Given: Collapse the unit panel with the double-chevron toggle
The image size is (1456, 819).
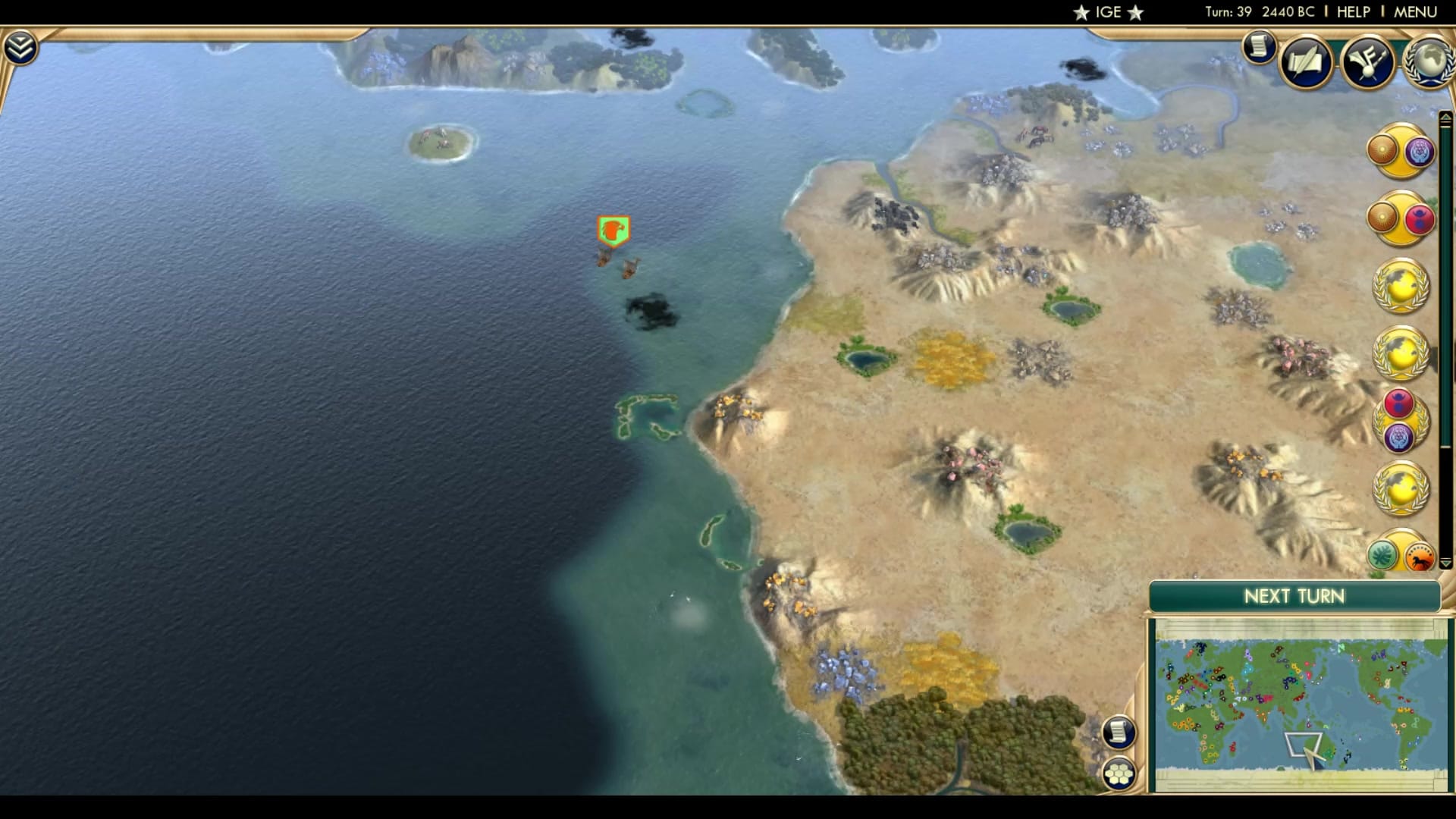Looking at the screenshot, I should [22, 45].
